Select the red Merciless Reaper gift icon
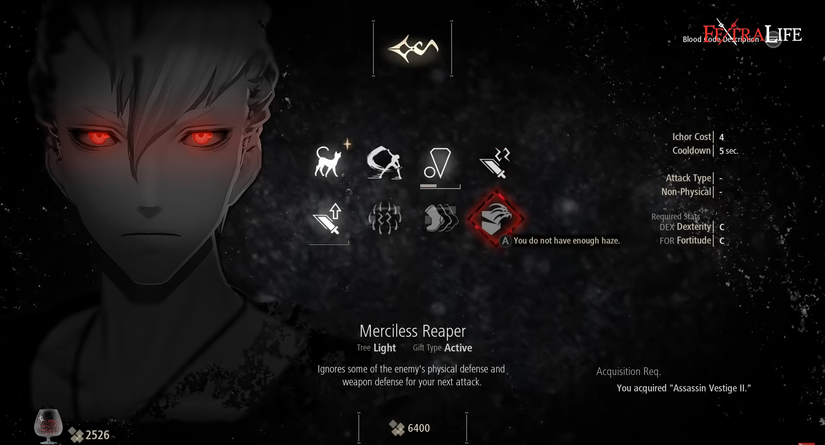The height and width of the screenshot is (445, 825). 495,218
